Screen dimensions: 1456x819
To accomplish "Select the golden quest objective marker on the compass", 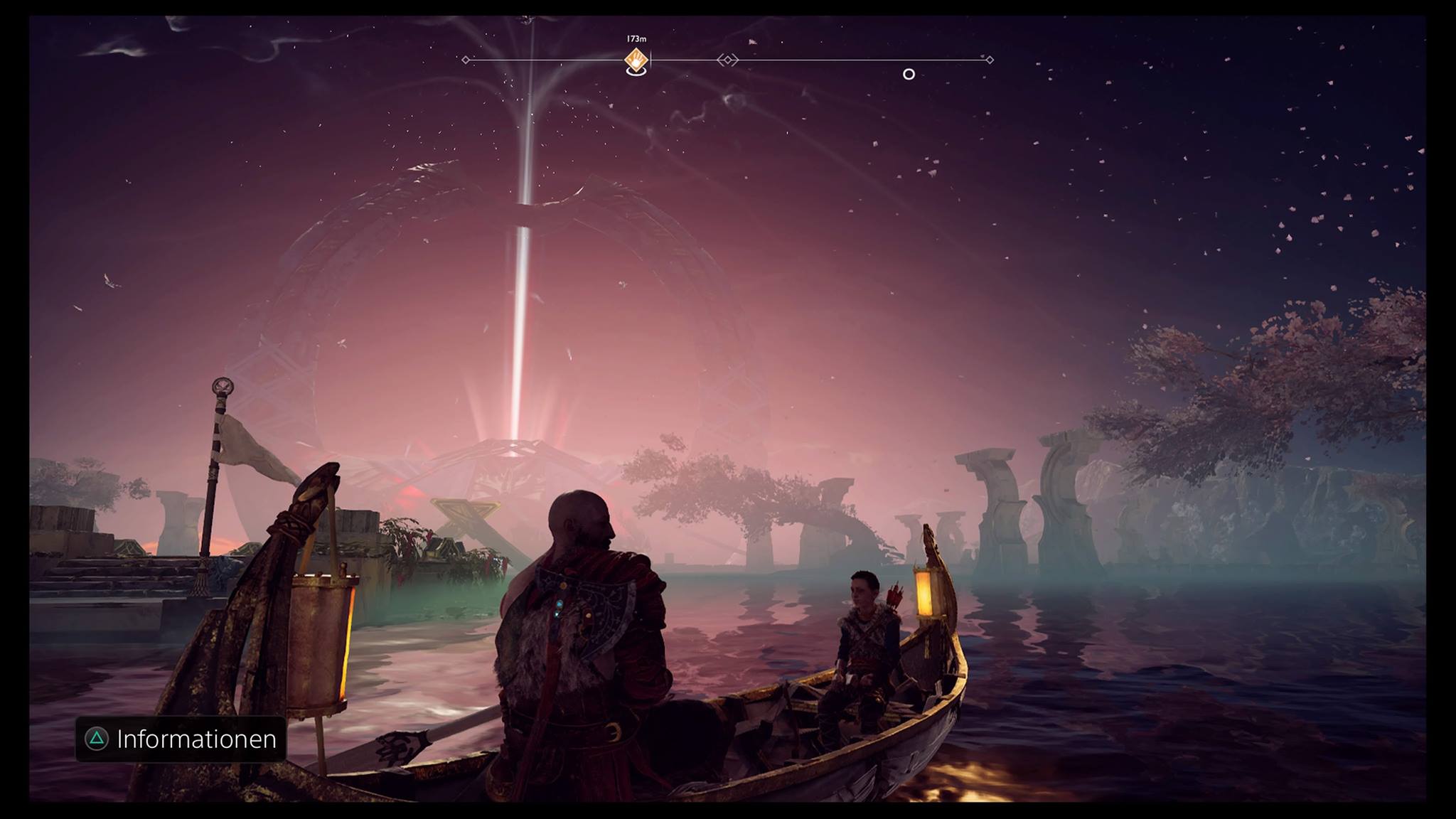I will coord(636,61).
